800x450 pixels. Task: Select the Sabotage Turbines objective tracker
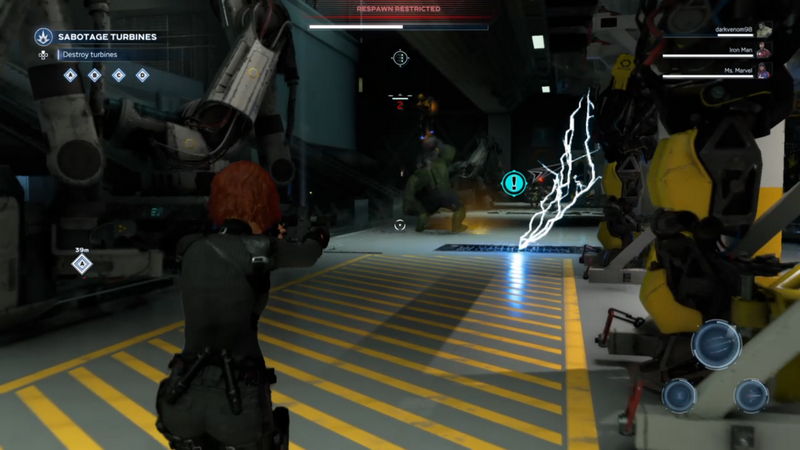click(106, 37)
